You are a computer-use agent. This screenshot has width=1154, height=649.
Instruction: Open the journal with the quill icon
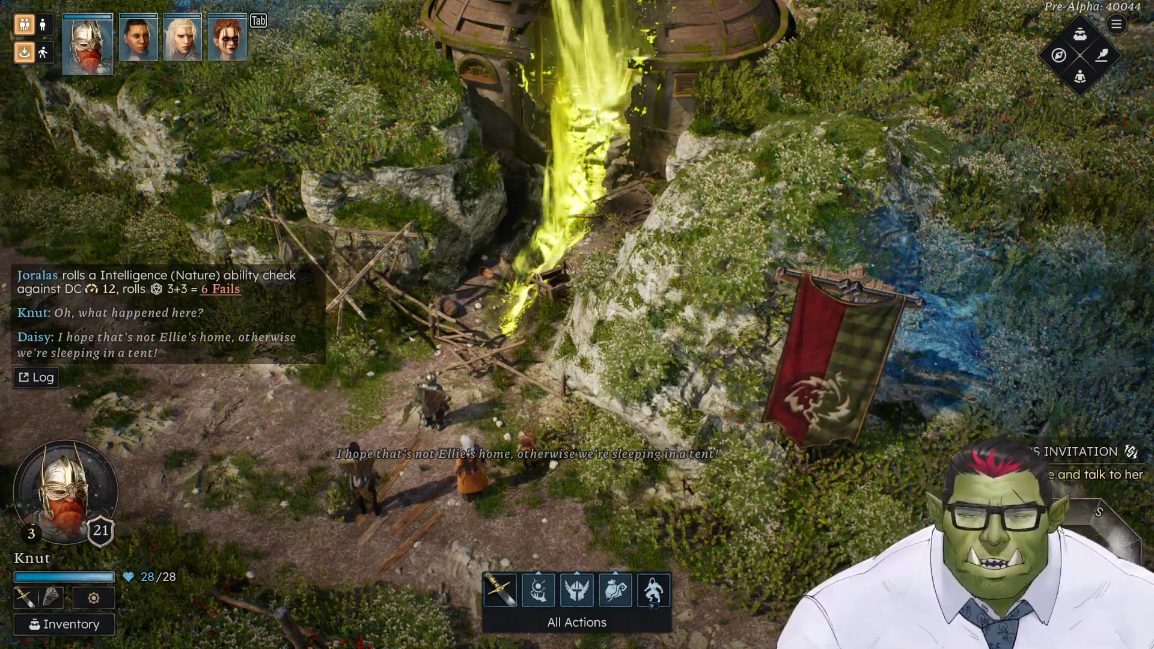1101,55
